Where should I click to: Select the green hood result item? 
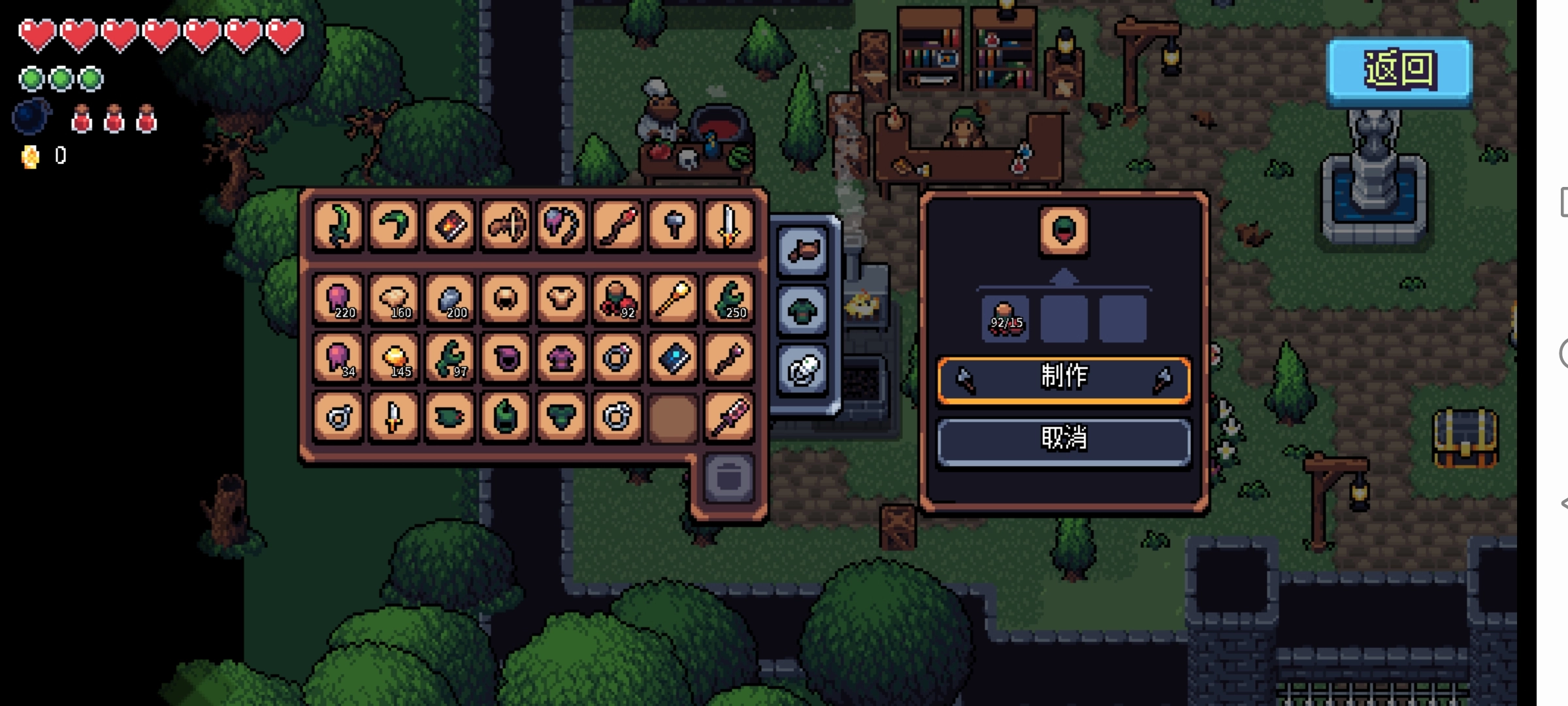(x=1064, y=230)
